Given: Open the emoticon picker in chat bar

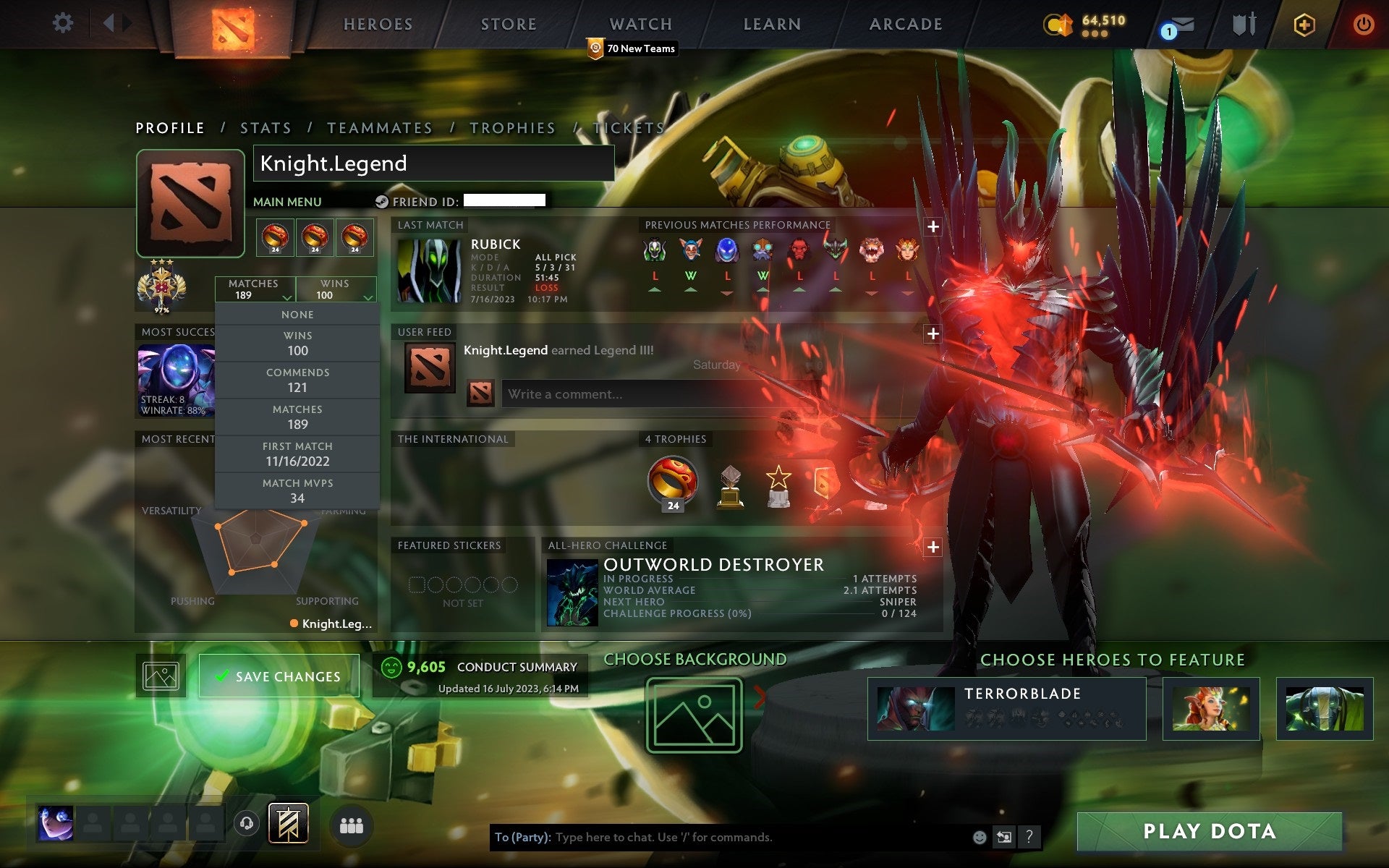Looking at the screenshot, I should click(981, 839).
